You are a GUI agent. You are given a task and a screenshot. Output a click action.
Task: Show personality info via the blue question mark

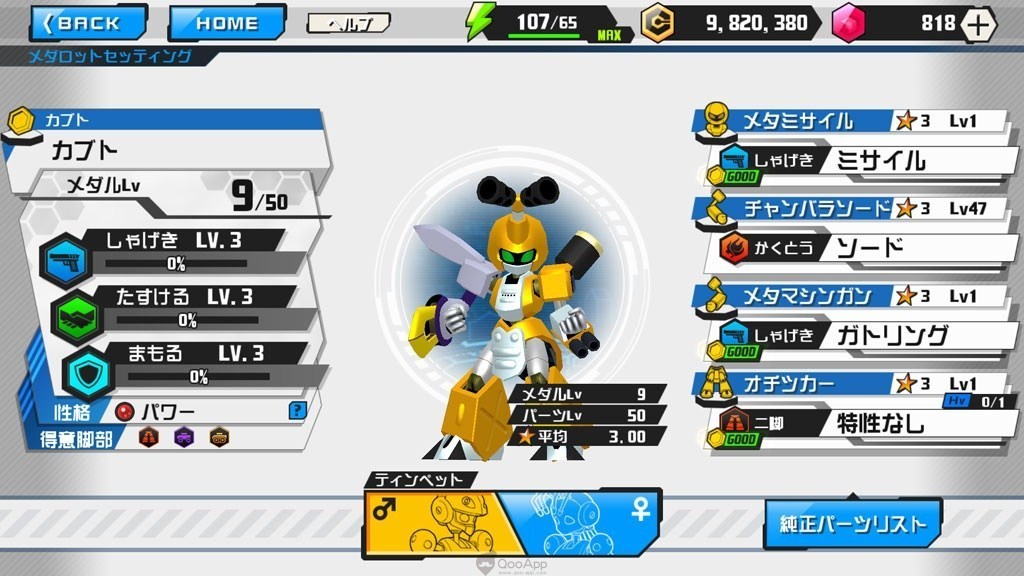(296, 410)
